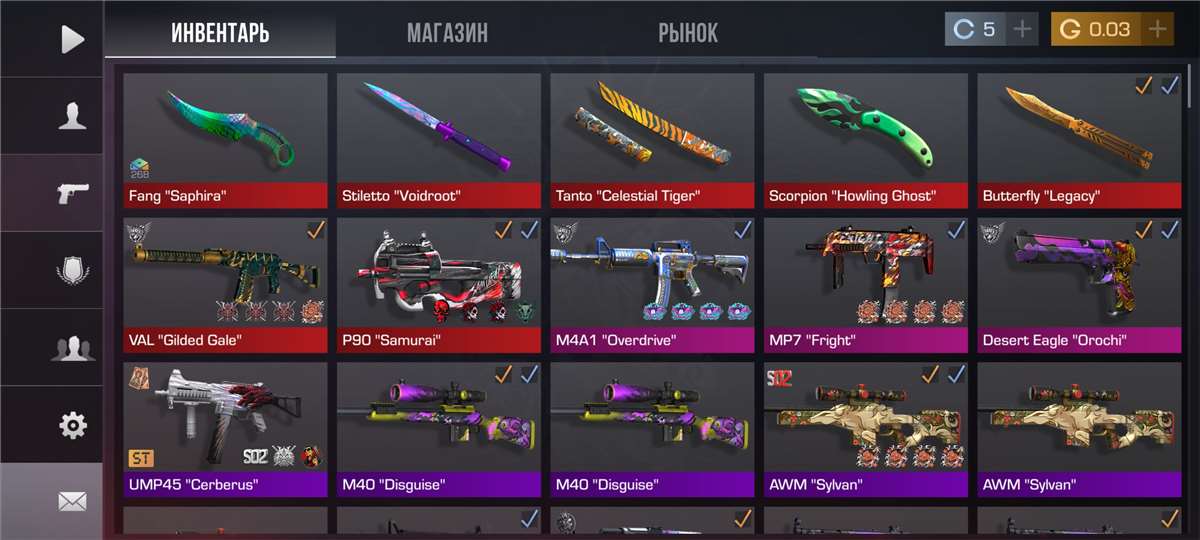Select the Stiletto "Voidroot" knife
Image resolution: width=1200 pixels, height=540 pixels.
click(439, 137)
